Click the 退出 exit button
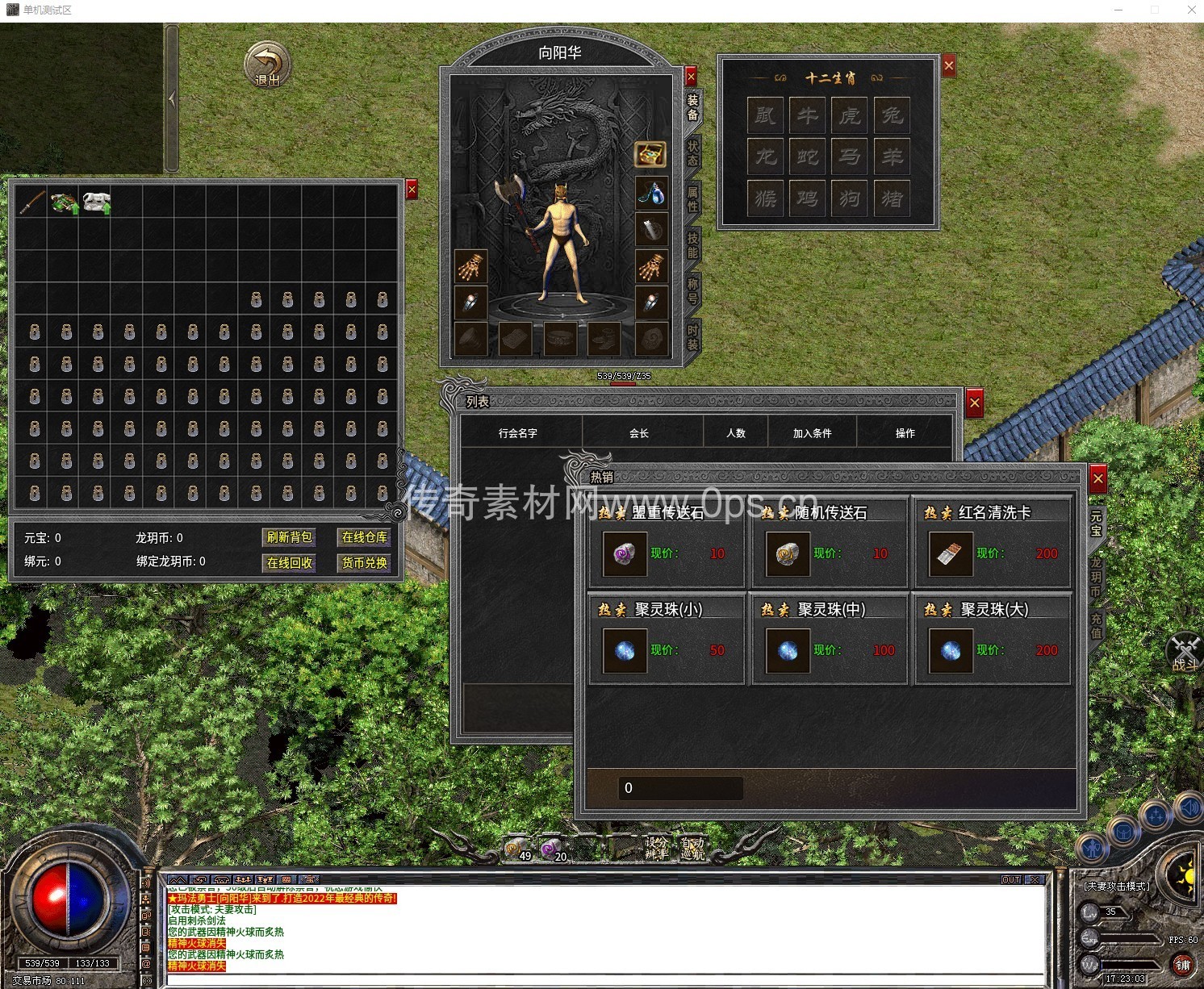The image size is (1204, 989). click(267, 65)
